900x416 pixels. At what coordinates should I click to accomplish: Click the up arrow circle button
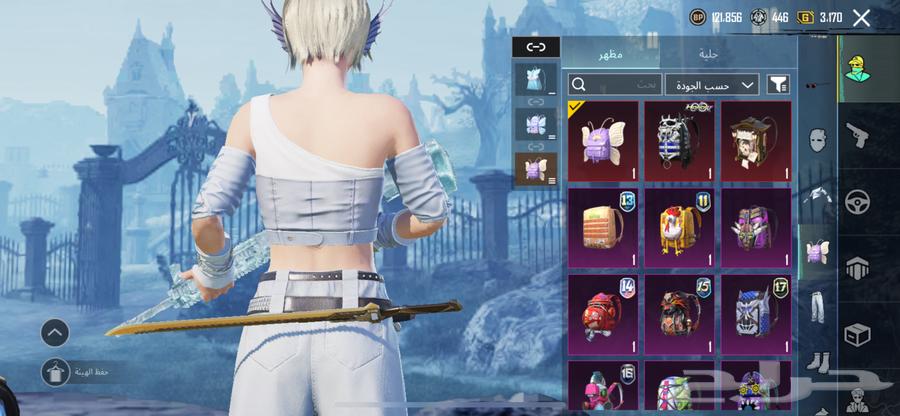[55, 332]
